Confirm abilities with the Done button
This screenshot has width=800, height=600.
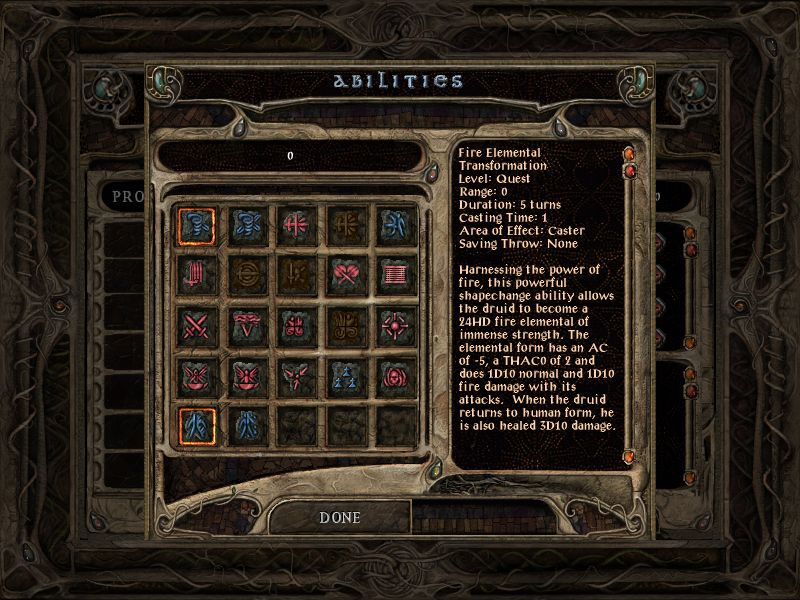coord(339,517)
